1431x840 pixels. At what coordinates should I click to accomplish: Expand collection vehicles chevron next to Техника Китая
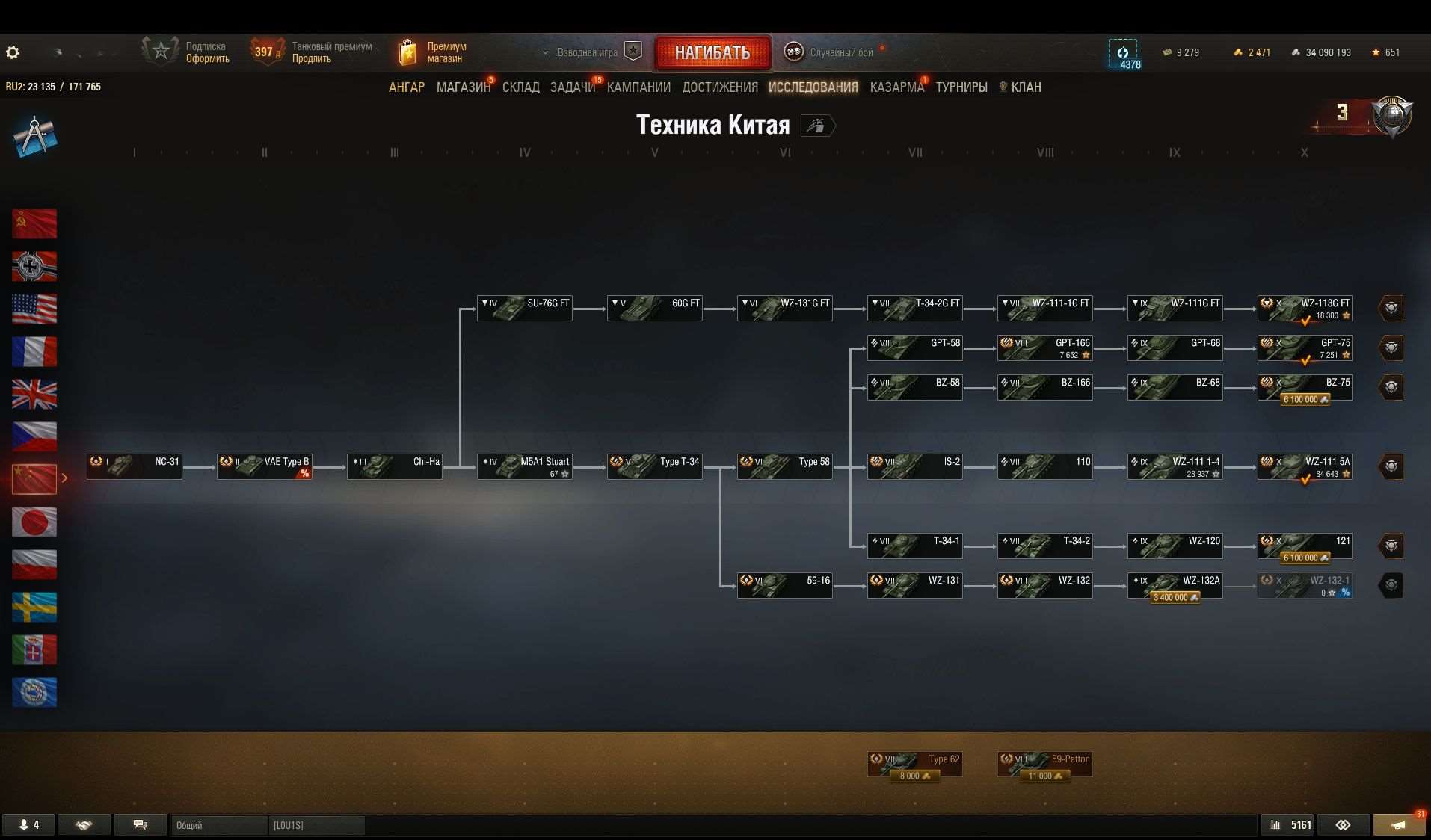(819, 126)
